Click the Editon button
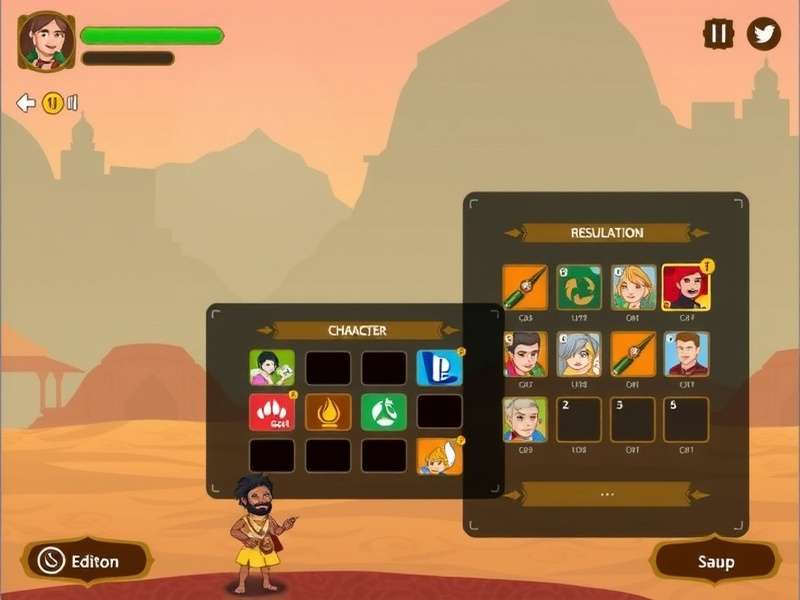The height and width of the screenshot is (600, 800). click(85, 561)
